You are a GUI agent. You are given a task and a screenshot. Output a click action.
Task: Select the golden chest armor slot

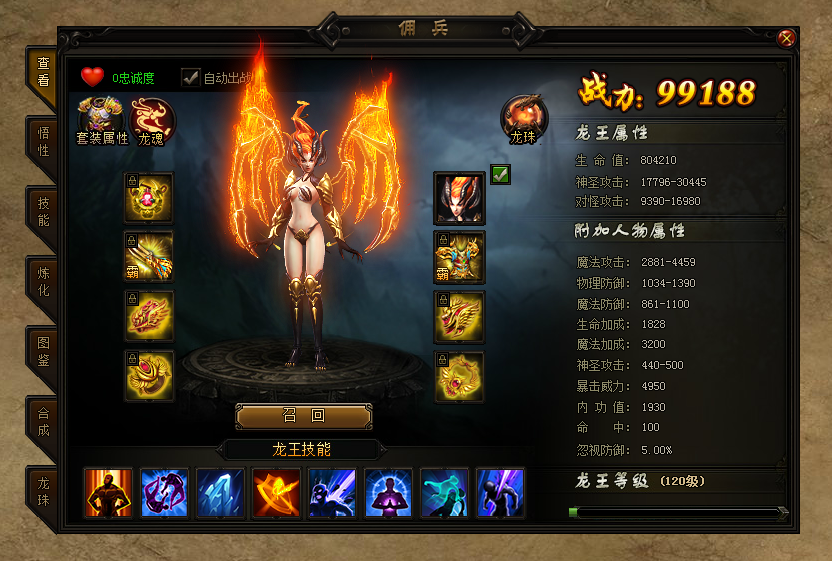[459, 257]
